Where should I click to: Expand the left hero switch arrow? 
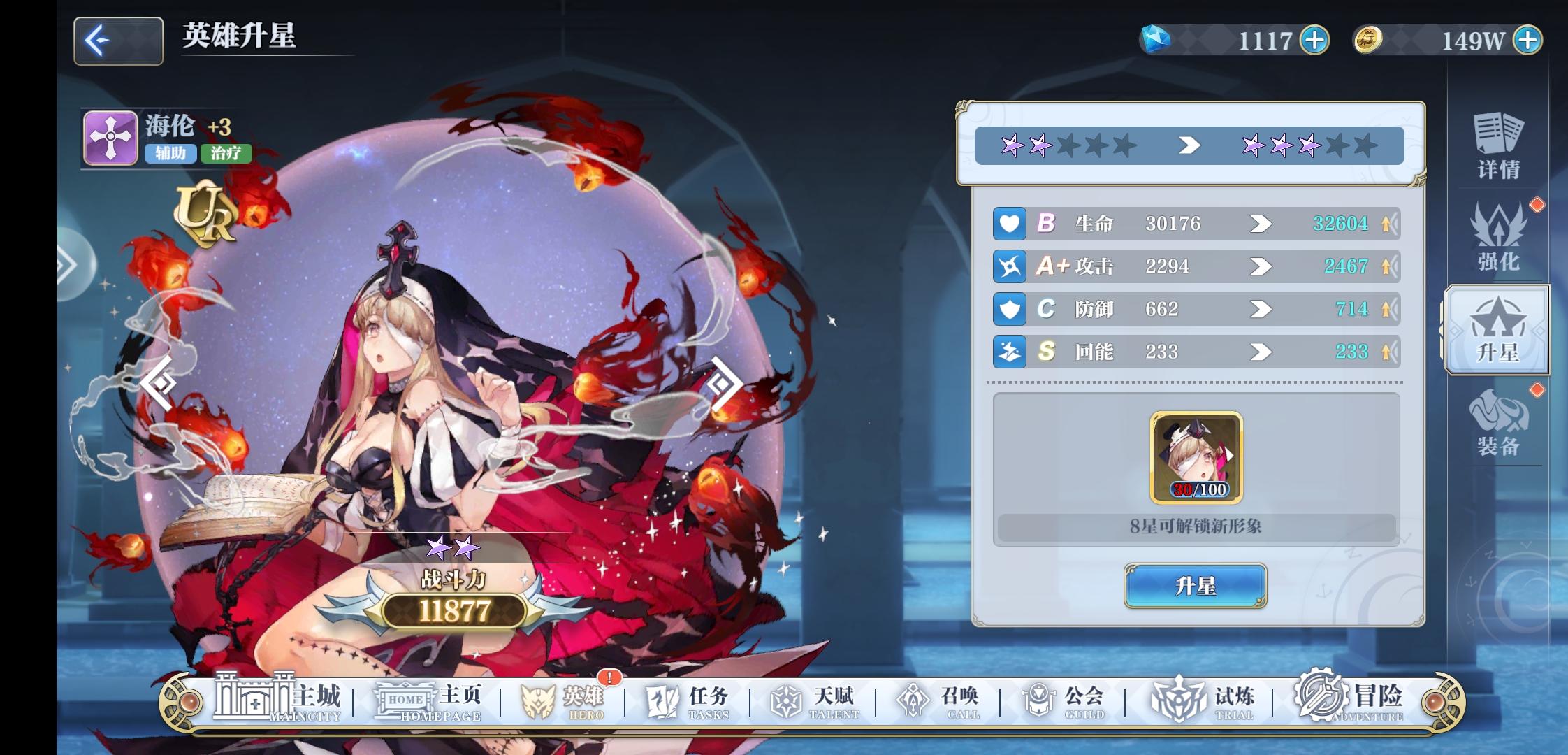click(x=159, y=382)
